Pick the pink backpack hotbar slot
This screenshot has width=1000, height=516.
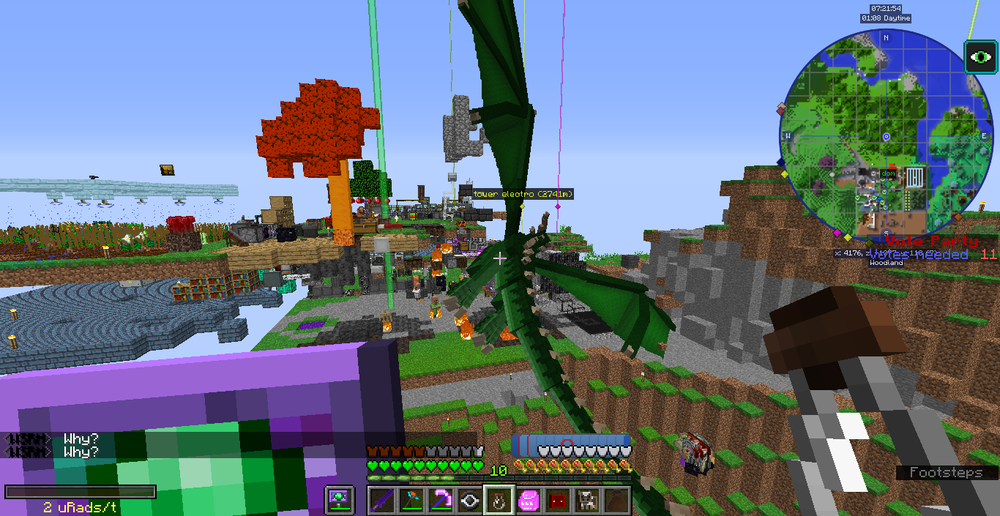(x=528, y=499)
